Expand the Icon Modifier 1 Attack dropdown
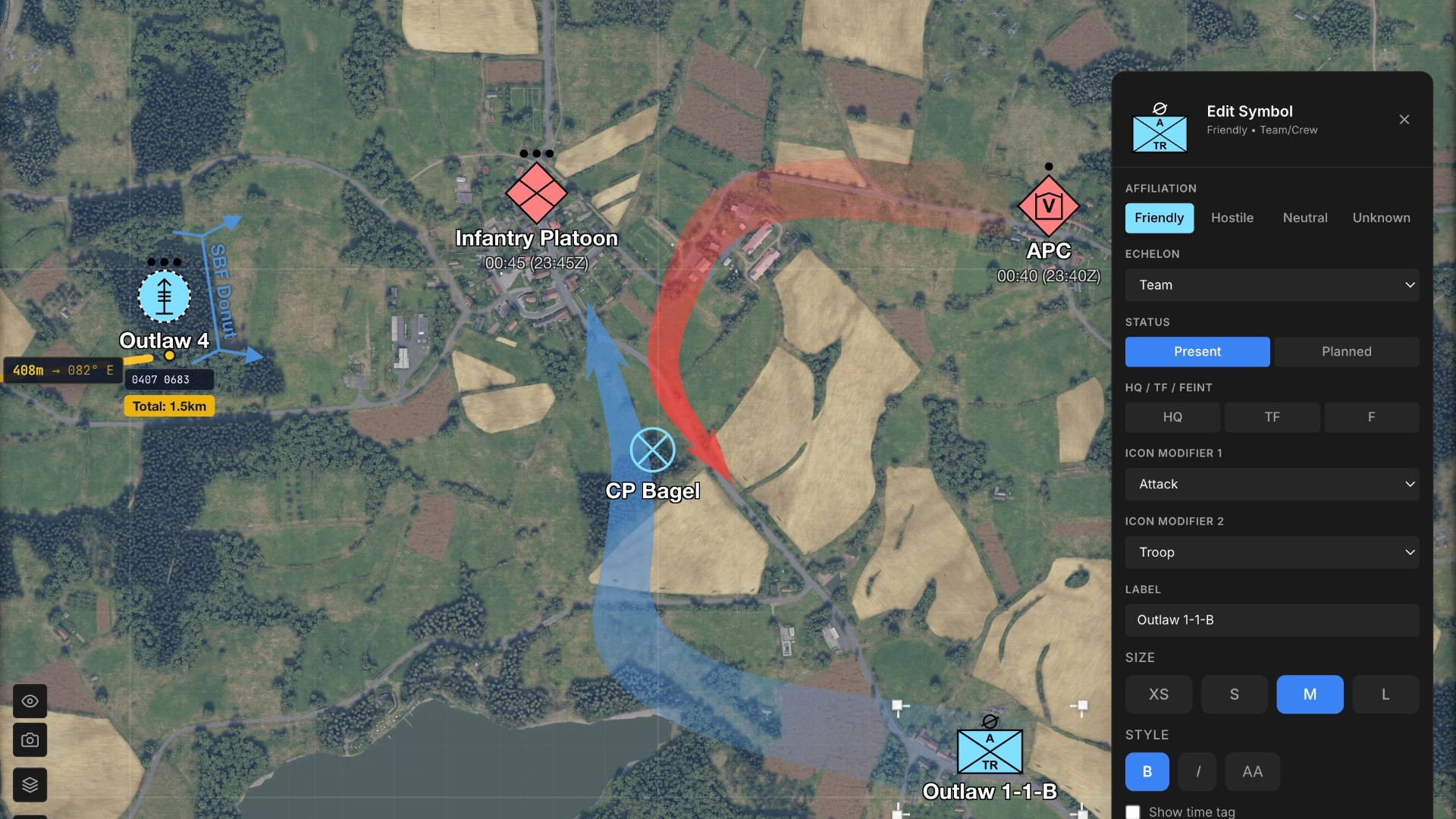This screenshot has height=819, width=1456. coord(1272,484)
